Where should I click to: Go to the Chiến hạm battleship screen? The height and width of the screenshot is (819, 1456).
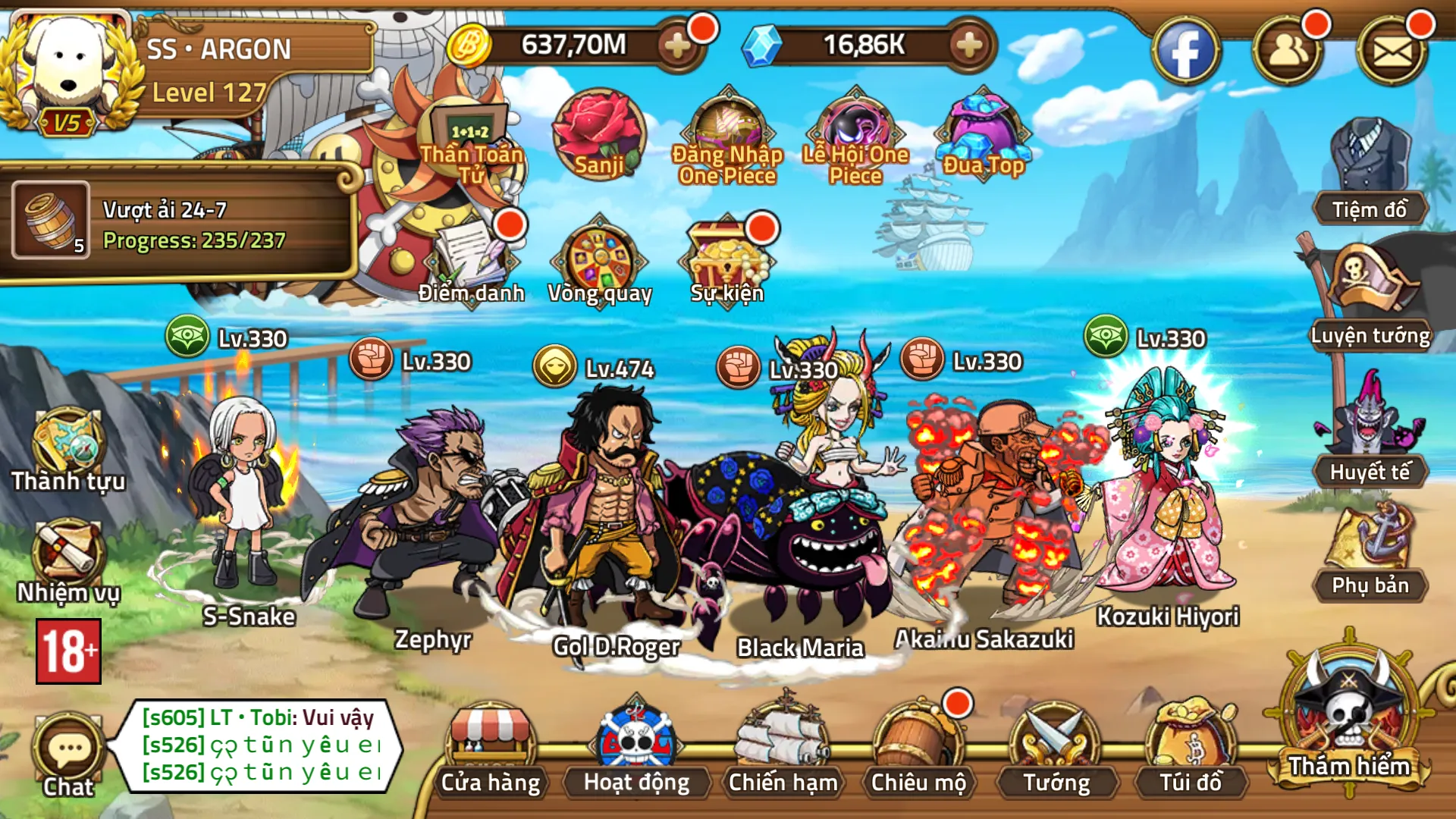(x=783, y=748)
